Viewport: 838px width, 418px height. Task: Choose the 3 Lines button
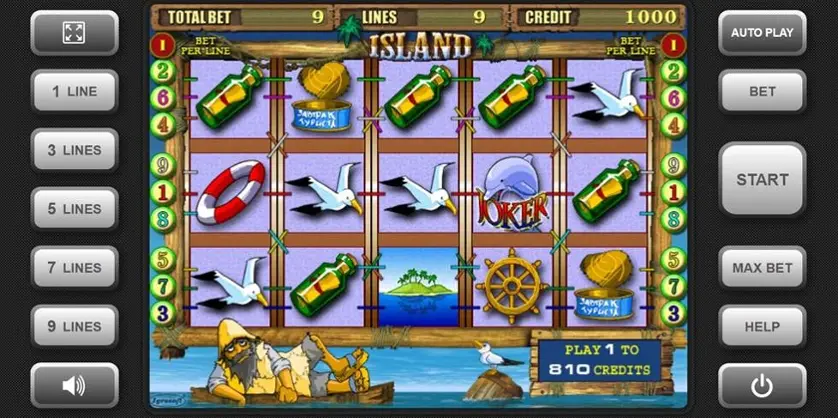74,150
